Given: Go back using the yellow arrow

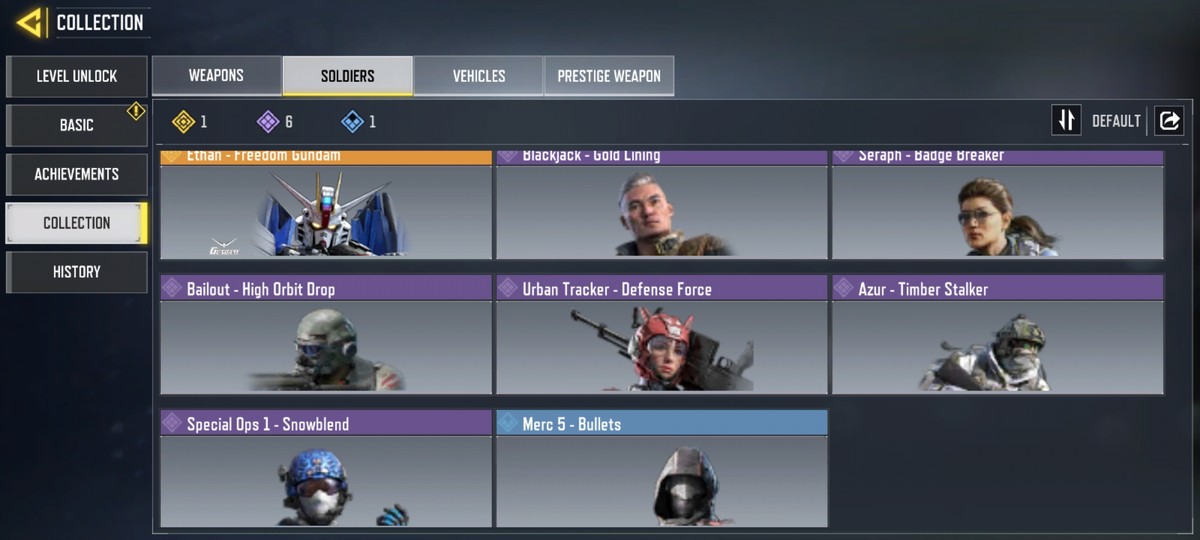Looking at the screenshot, I should click(29, 22).
